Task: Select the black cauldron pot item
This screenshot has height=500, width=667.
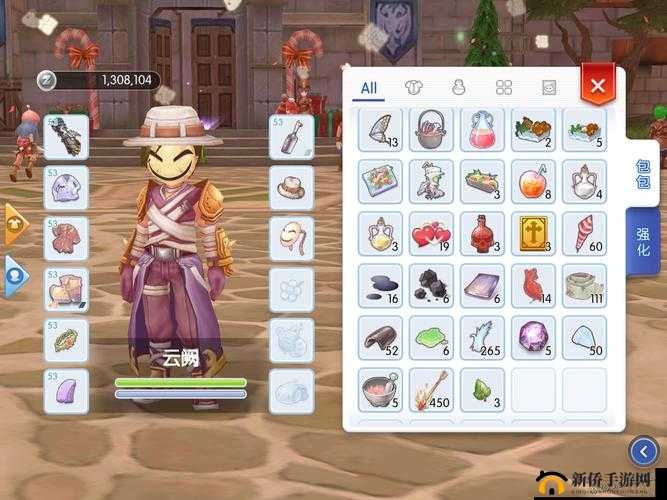Action: [x=431, y=131]
